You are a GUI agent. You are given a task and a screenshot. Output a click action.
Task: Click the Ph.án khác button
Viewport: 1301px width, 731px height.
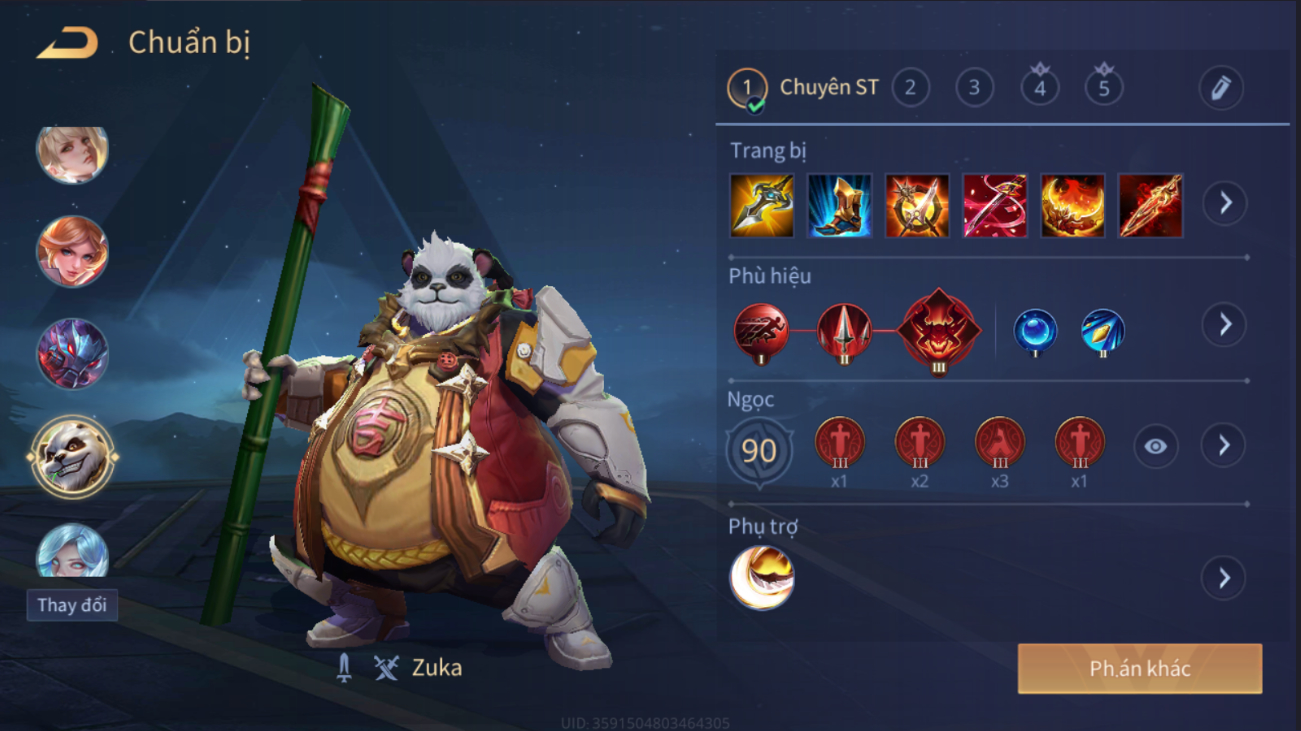click(1139, 669)
